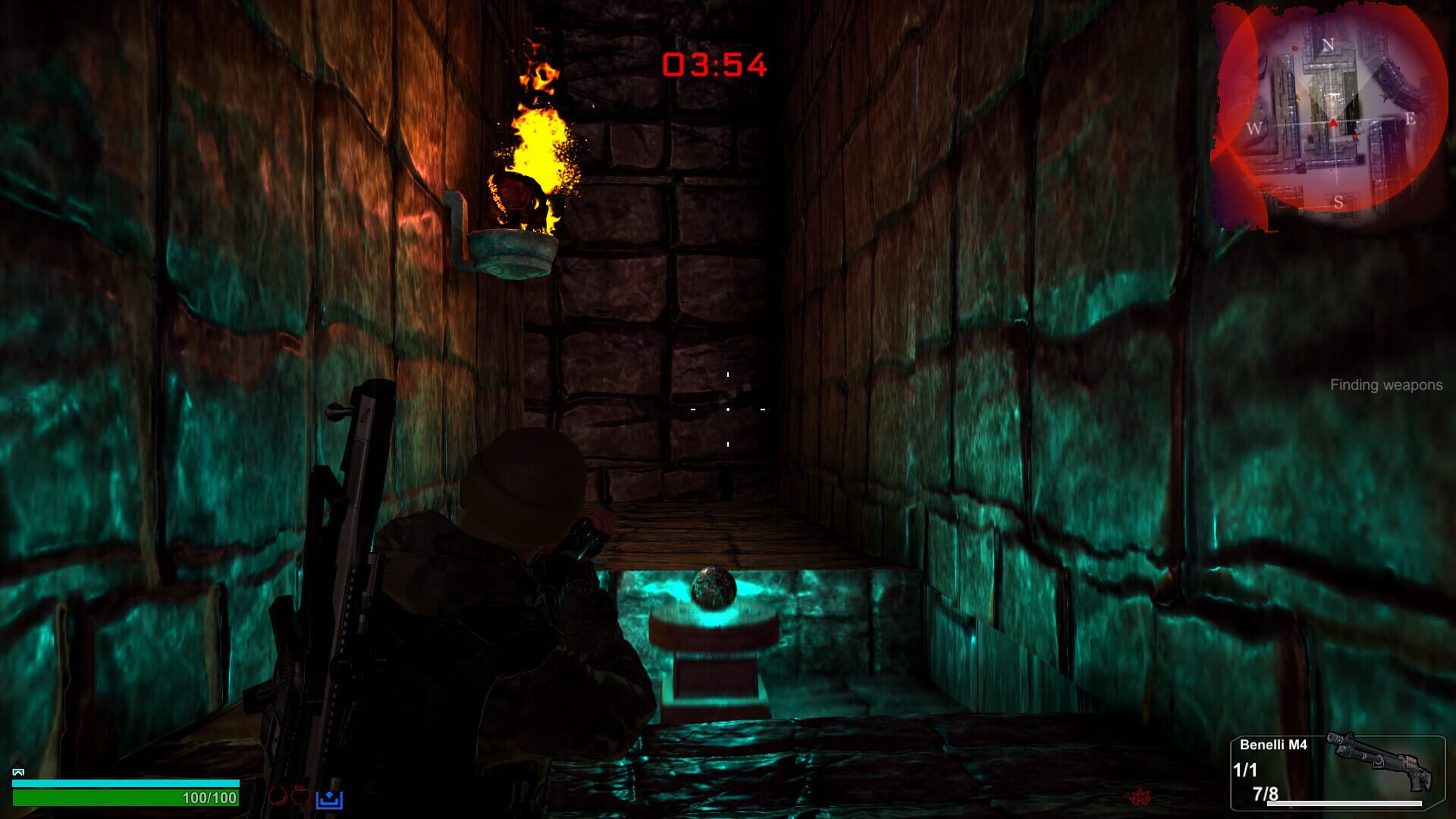
Task: Toggle the crosshair at screen center
Action: tap(728, 409)
